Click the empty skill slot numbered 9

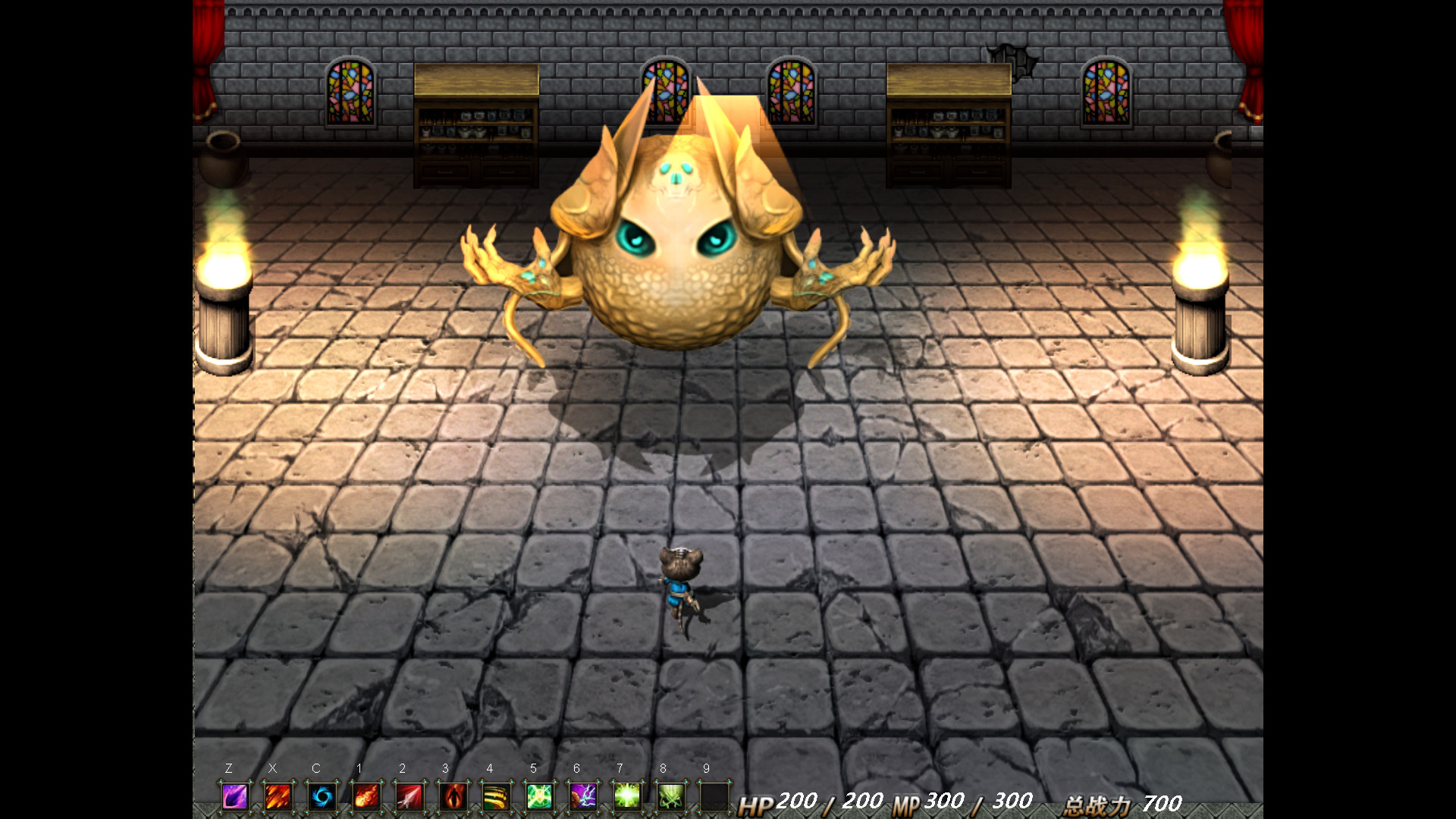tap(714, 796)
